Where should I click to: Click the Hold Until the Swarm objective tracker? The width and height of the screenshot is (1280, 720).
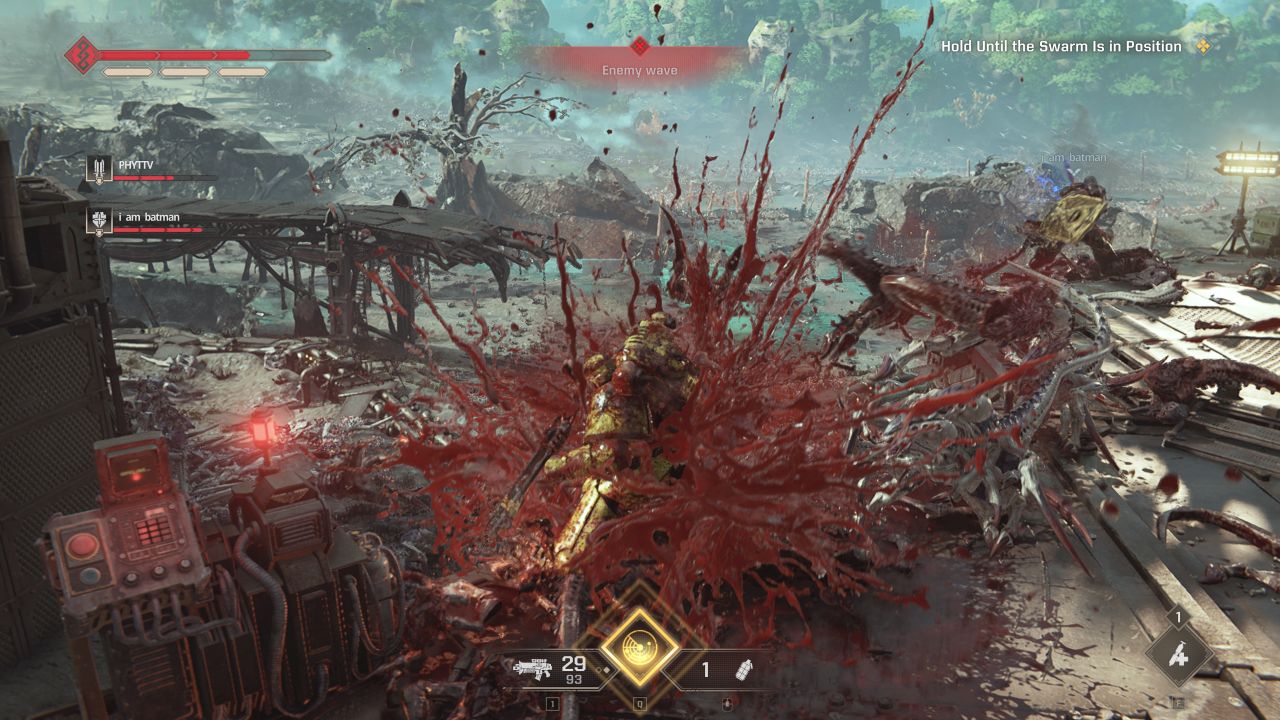pyautogui.click(x=1061, y=47)
